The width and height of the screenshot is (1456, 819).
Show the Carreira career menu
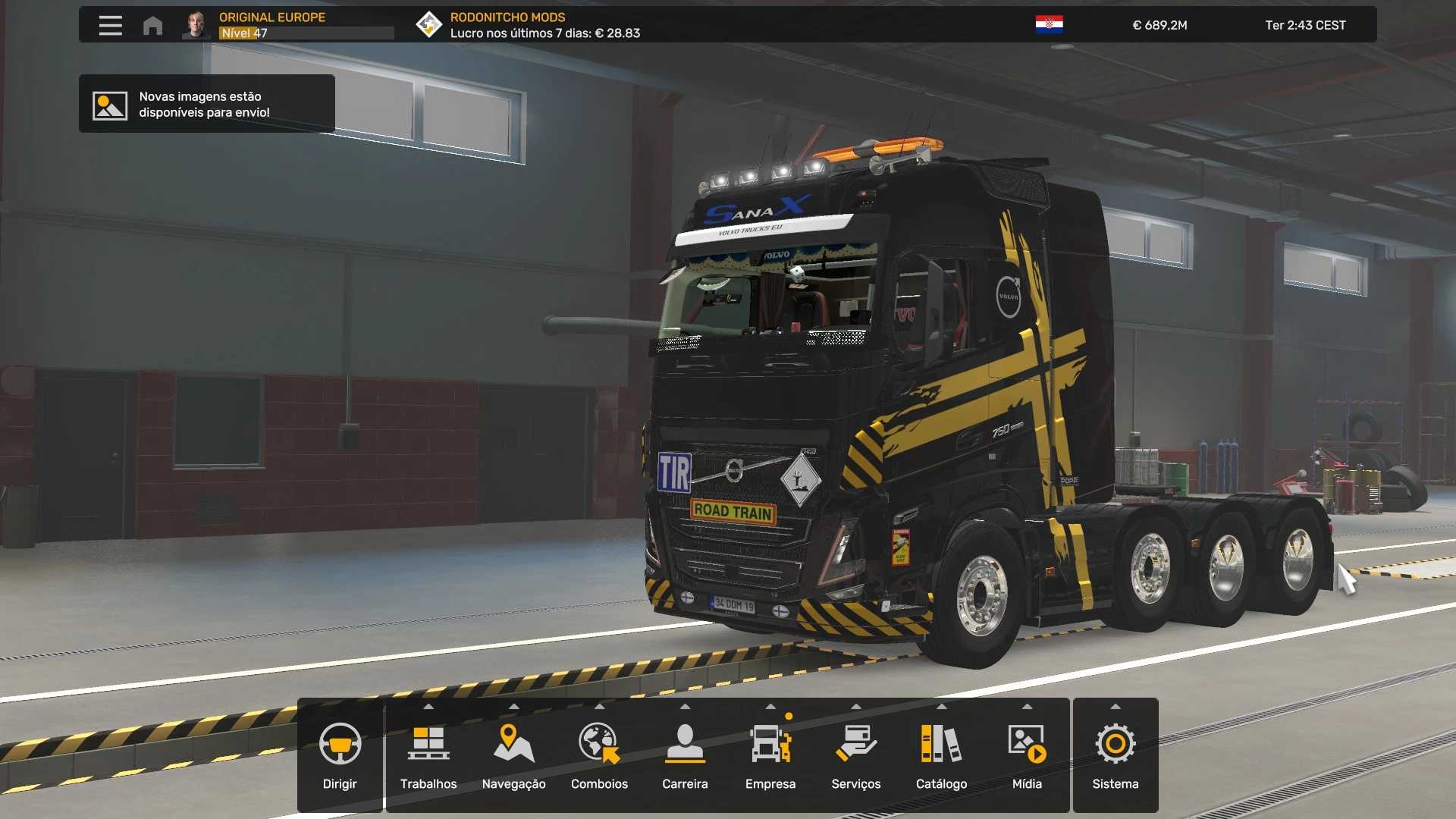685,755
